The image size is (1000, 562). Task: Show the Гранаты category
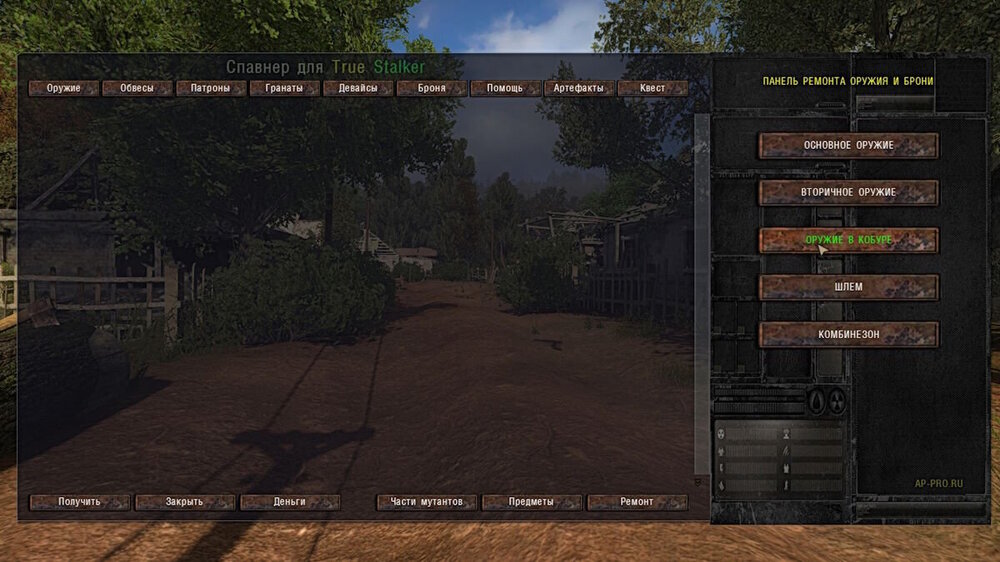(285, 88)
